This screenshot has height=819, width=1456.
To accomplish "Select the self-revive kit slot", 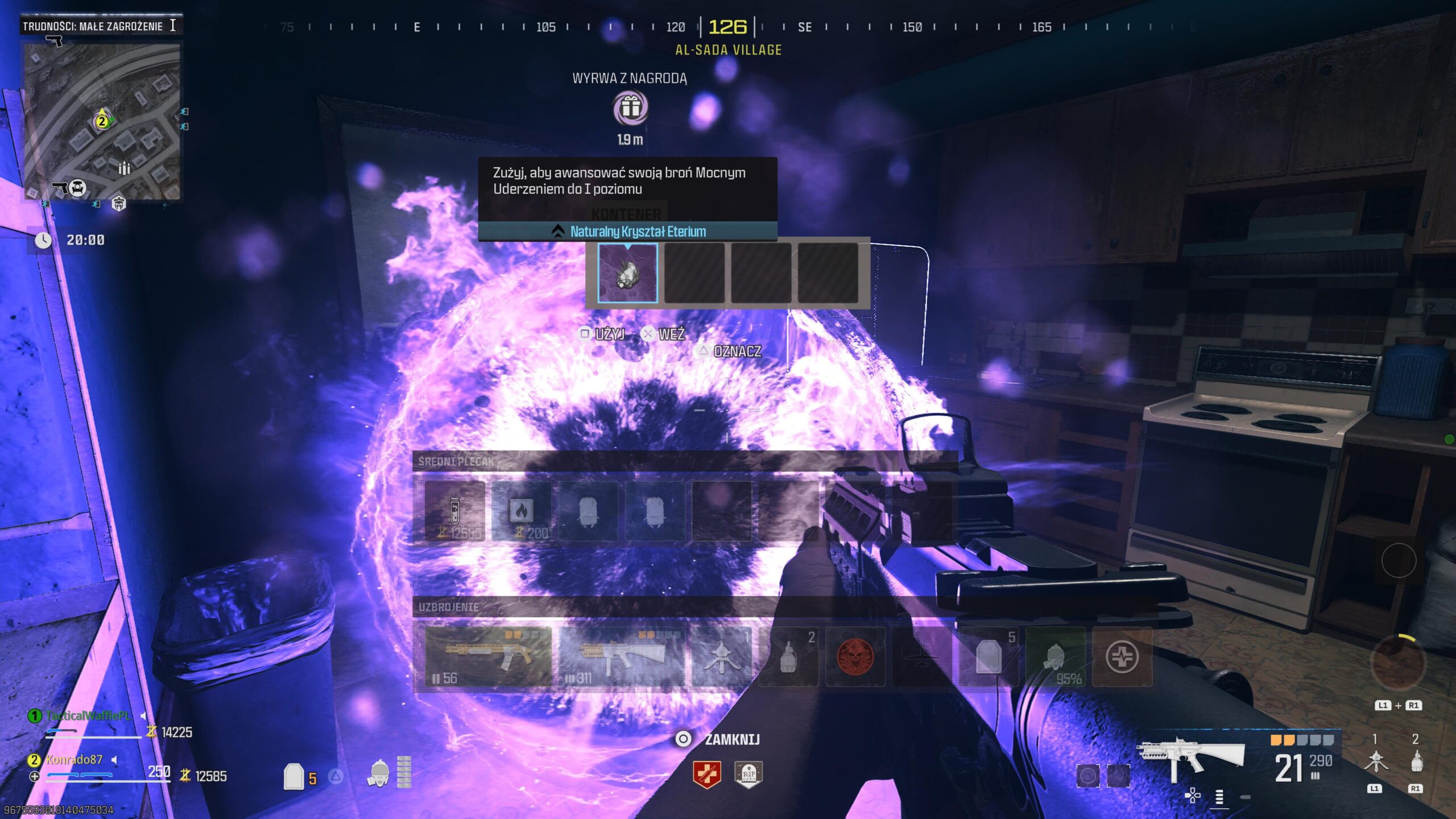I will pos(1122,656).
